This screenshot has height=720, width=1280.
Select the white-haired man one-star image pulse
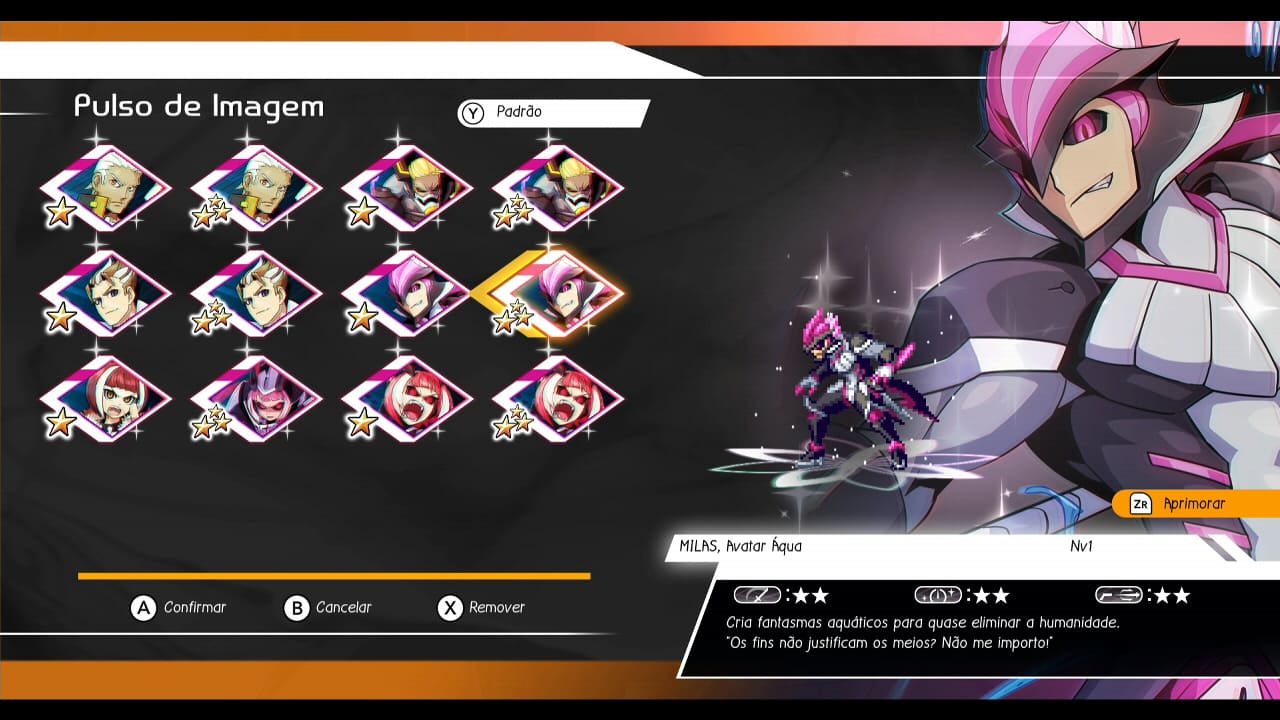107,188
